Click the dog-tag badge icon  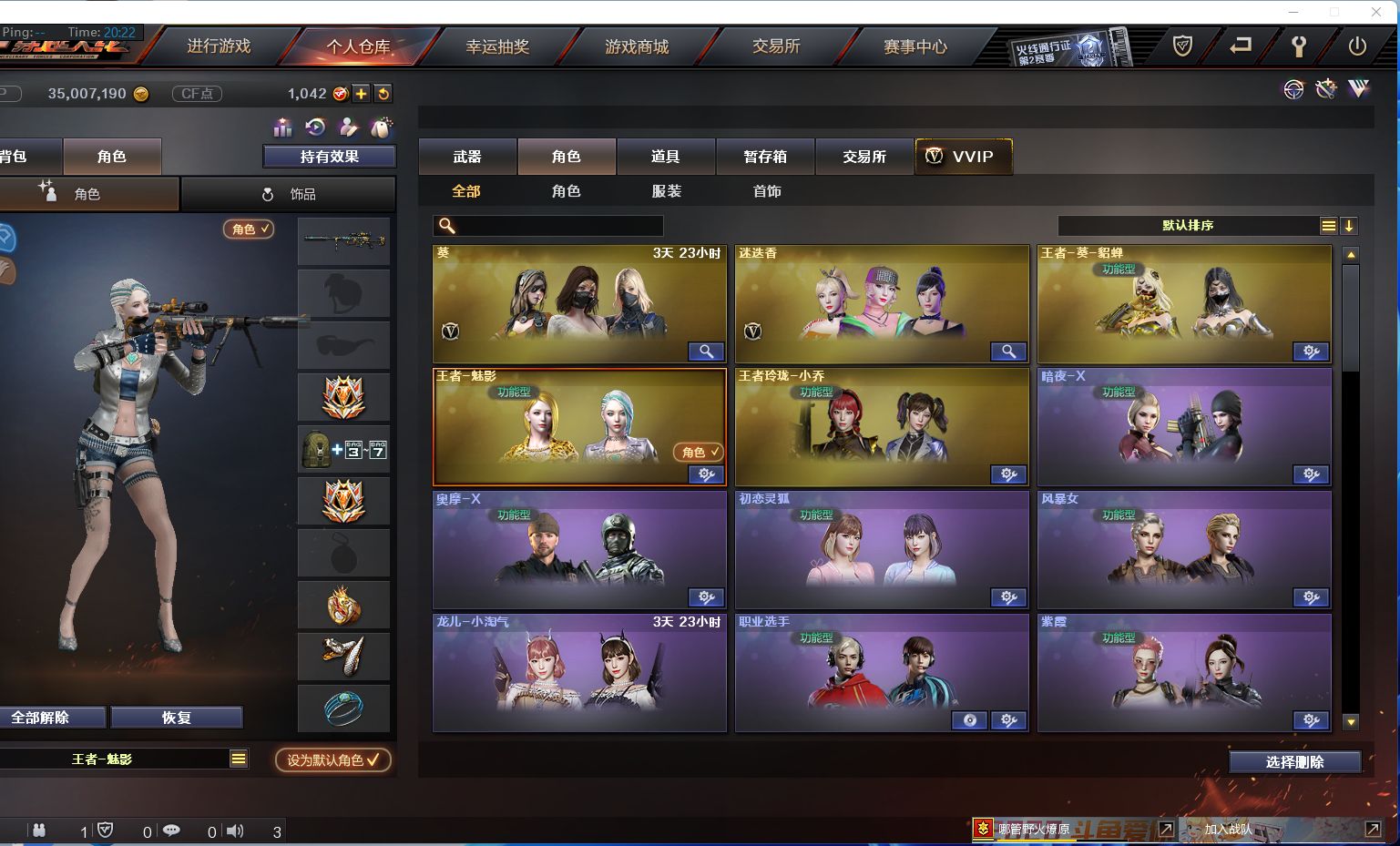click(383, 128)
